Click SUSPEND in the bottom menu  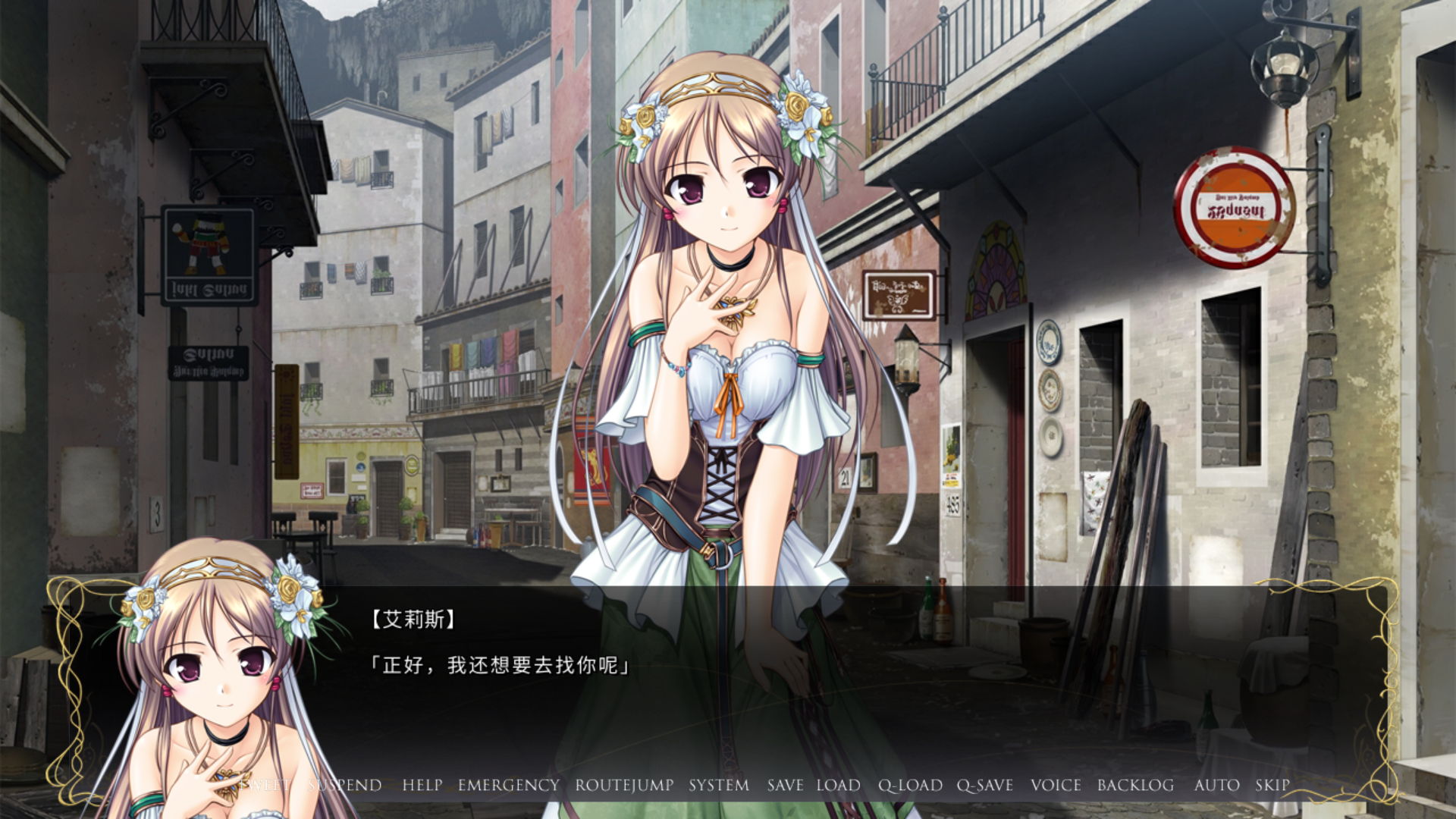point(345,786)
